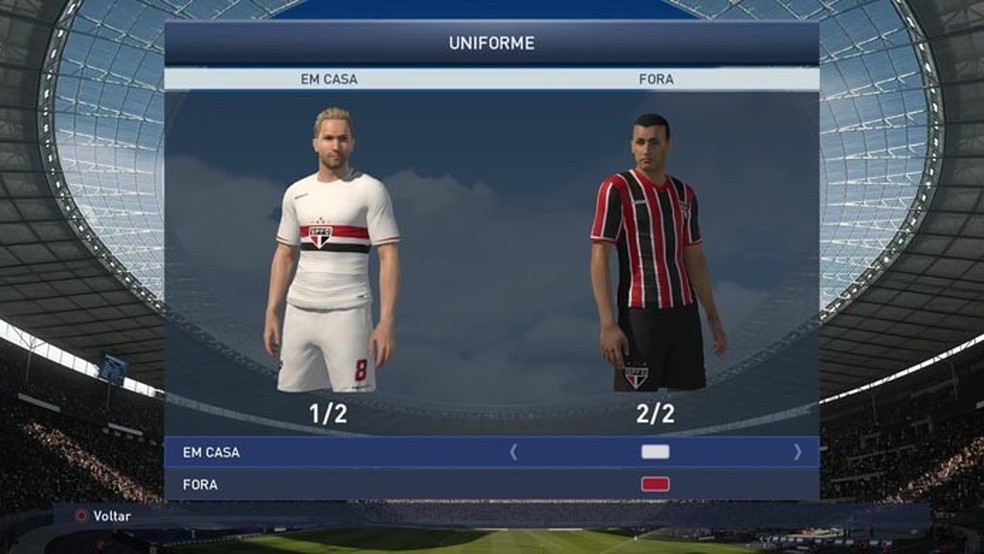Select the FORA uniform row
The height and width of the screenshot is (554, 984).
(x=200, y=485)
